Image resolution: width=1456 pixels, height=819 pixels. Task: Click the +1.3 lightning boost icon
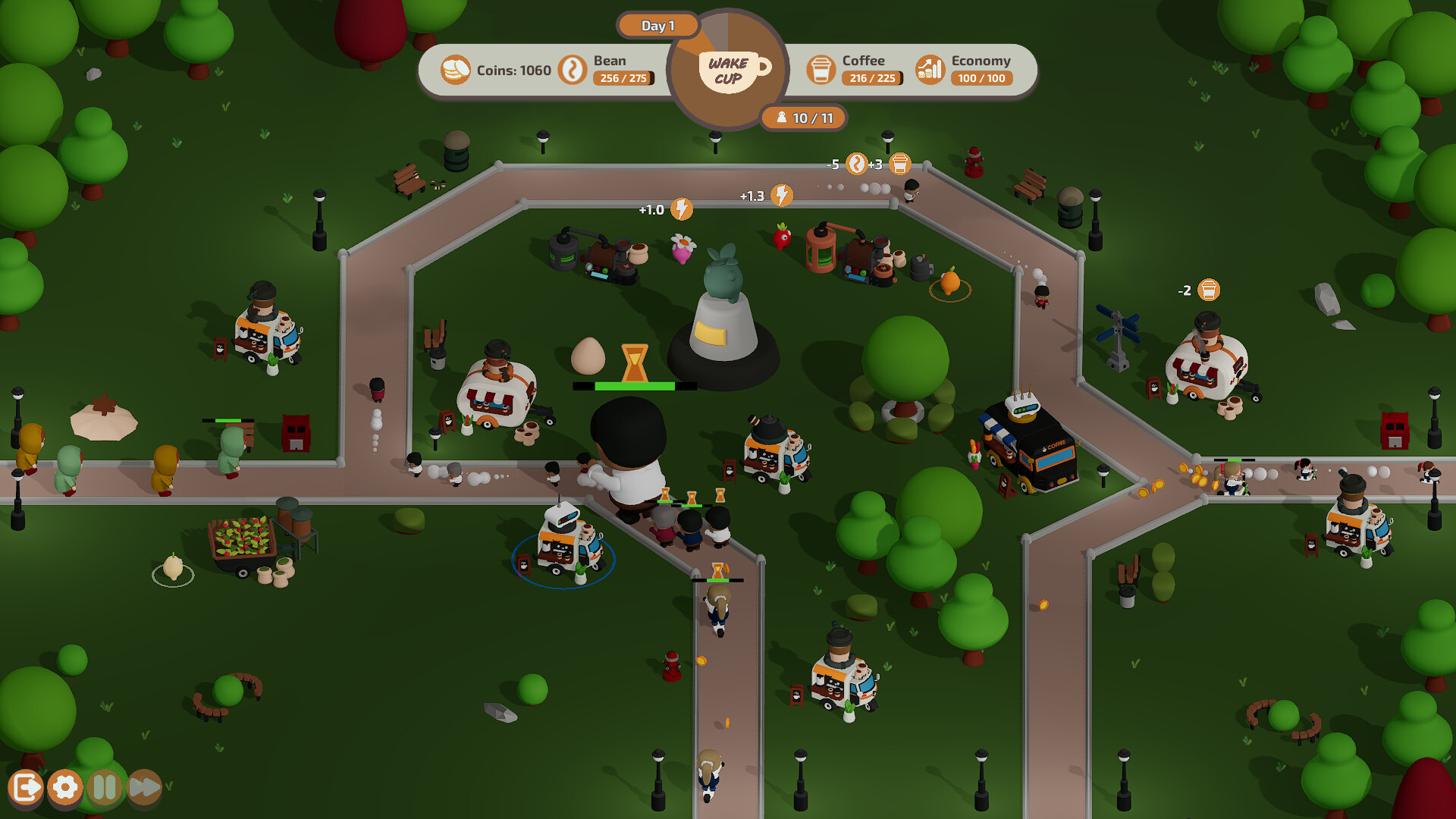click(781, 195)
